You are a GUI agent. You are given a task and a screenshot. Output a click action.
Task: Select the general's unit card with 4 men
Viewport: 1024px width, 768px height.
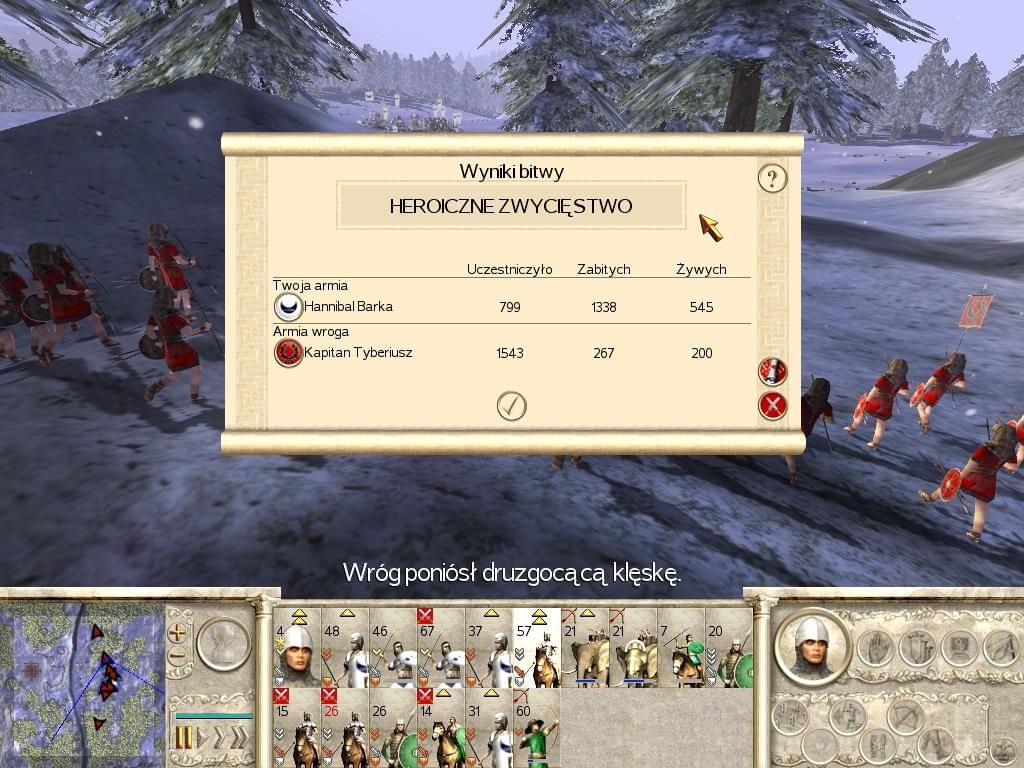tap(296, 648)
